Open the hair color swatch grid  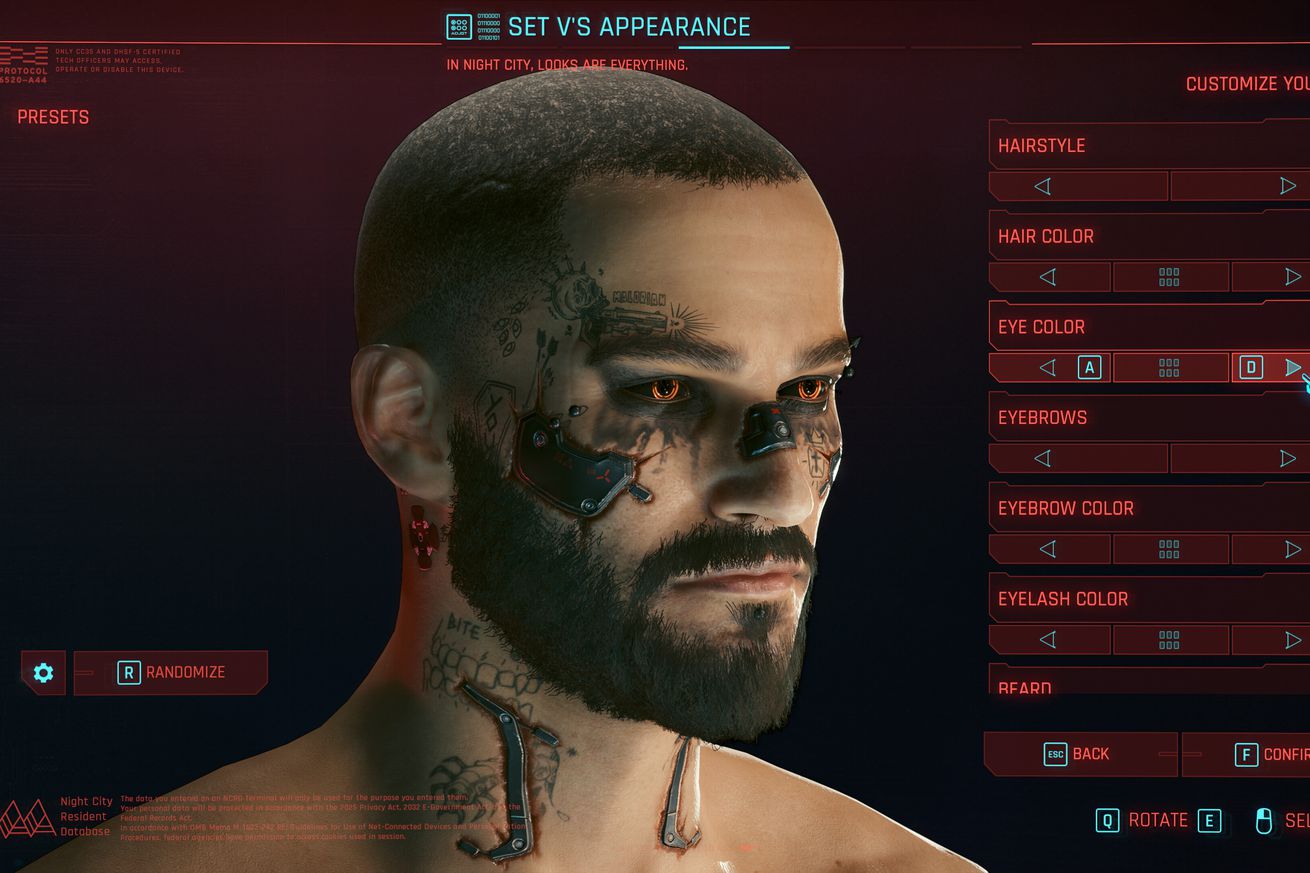[x=1169, y=277]
